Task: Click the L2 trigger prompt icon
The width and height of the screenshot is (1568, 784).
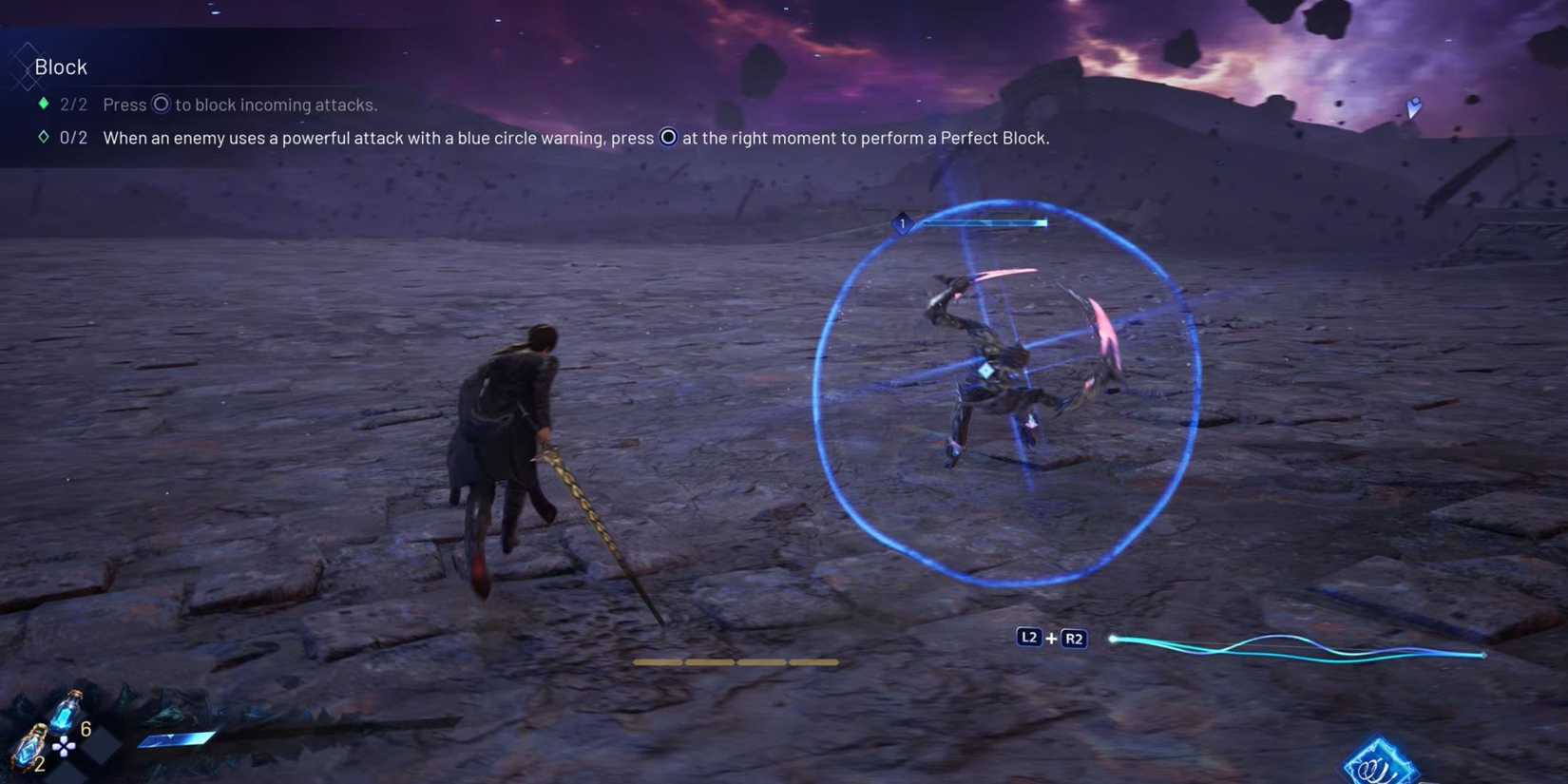Action: [1029, 638]
